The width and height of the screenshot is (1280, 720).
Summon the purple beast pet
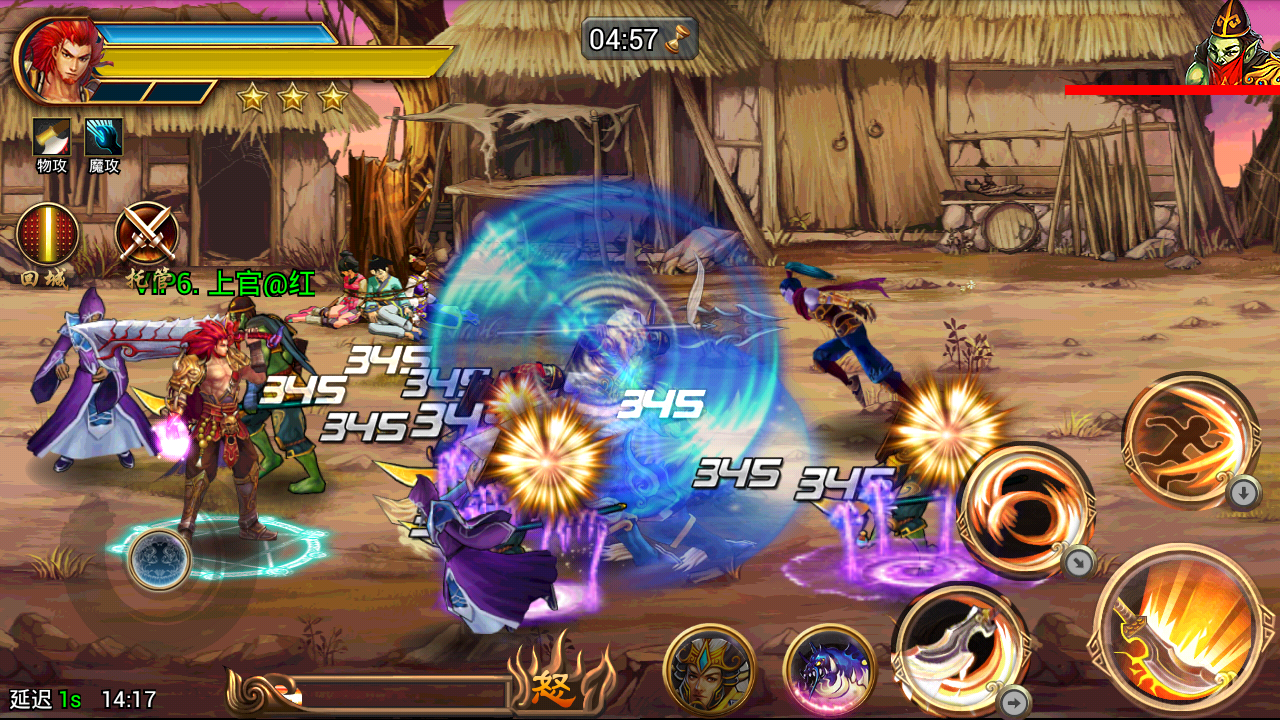pos(829,670)
